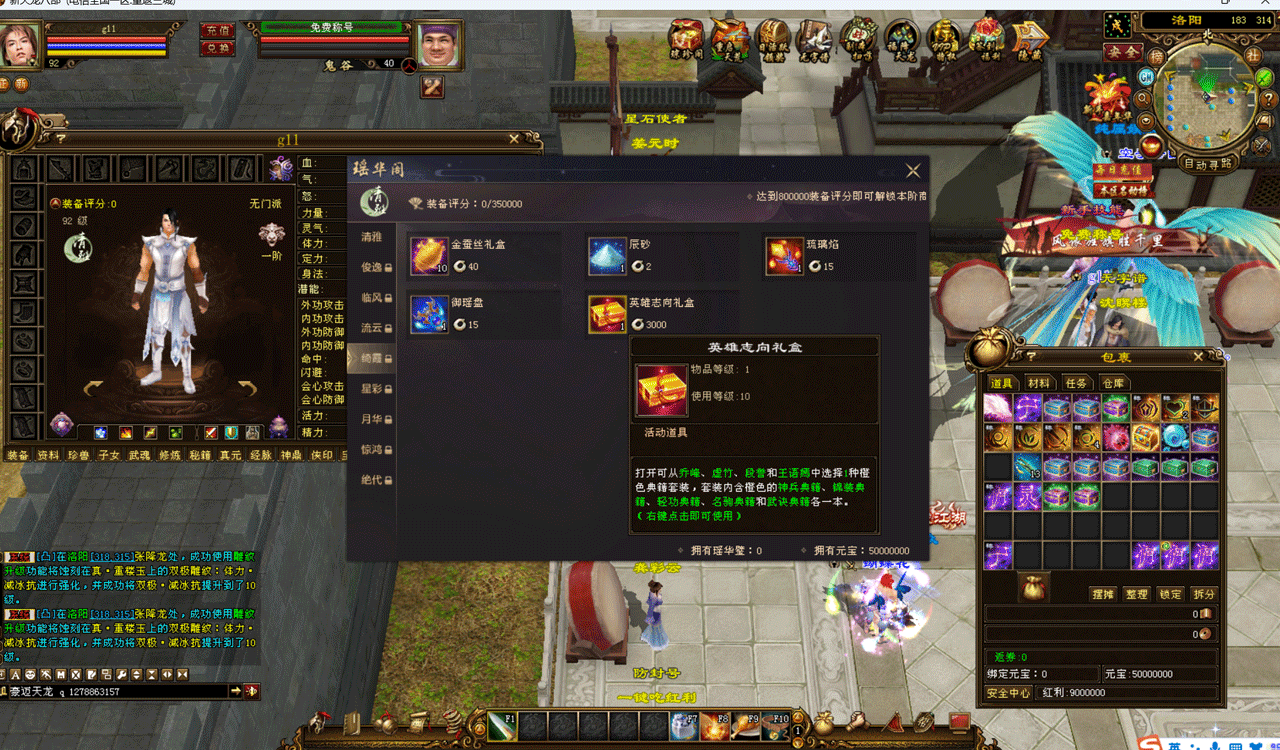Open the 仓库 bag tab
1280x750 pixels.
[x=1112, y=383]
